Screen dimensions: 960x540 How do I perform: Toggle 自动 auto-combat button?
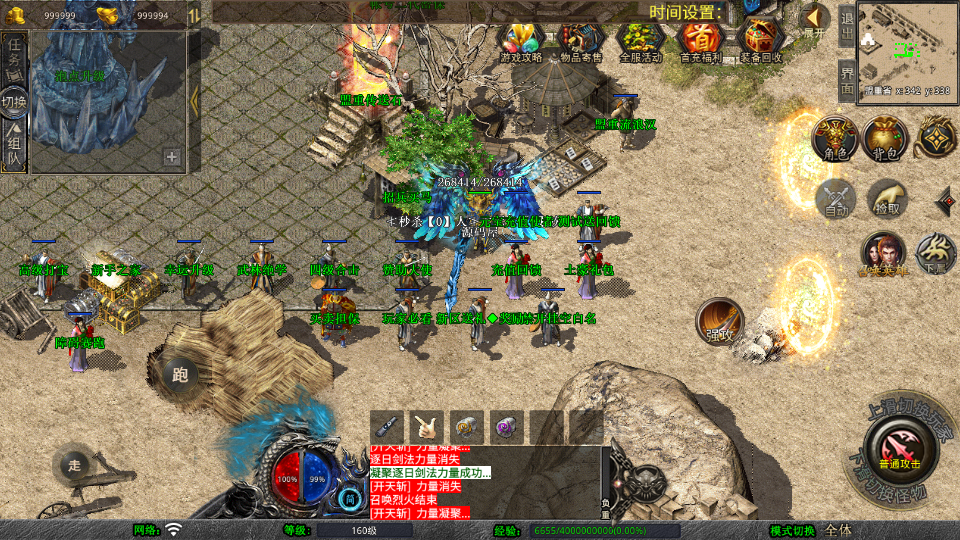(836, 199)
